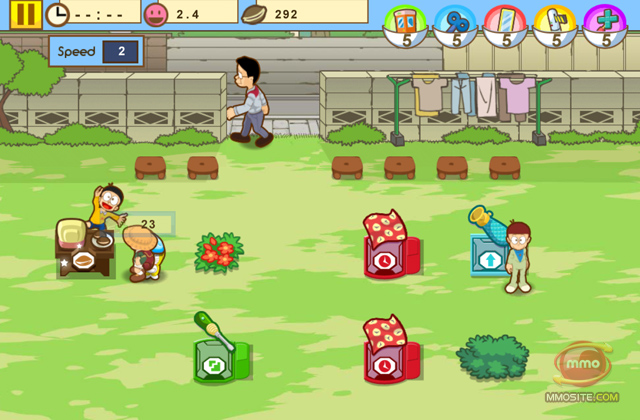
Task: Activate the green cross gadget
Action: click(606, 23)
